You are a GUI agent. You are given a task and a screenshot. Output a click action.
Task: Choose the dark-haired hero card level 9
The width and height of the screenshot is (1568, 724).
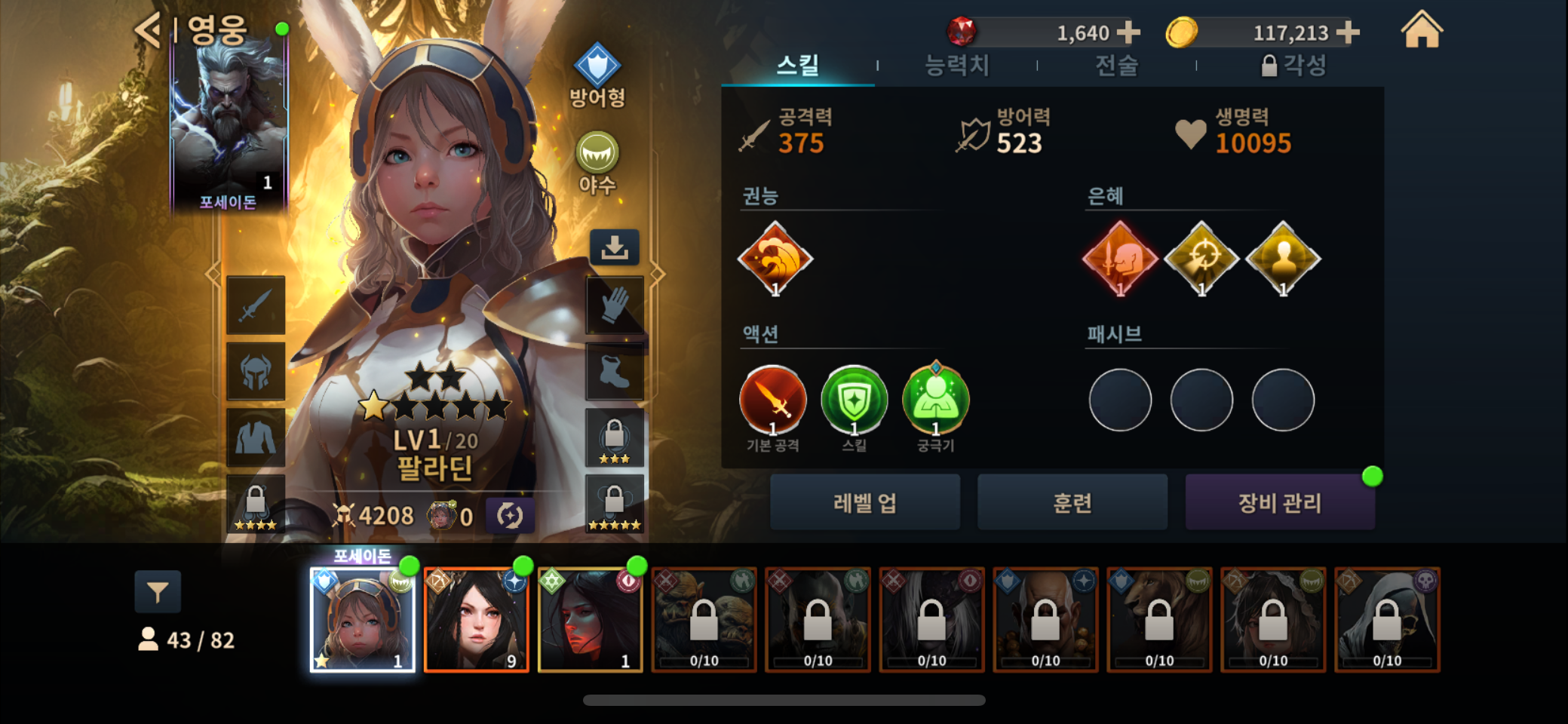(476, 620)
